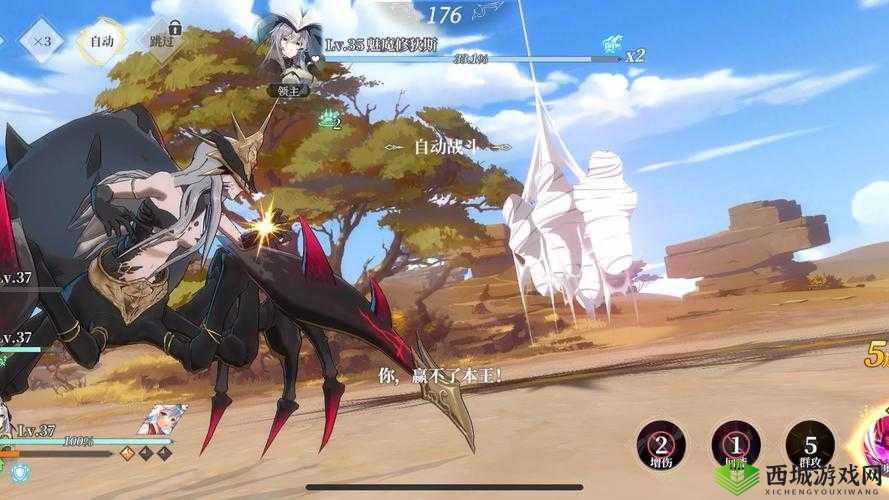Toggle the 自动 auto-battle button
Viewport: 889px width, 500px height.
tap(103, 43)
